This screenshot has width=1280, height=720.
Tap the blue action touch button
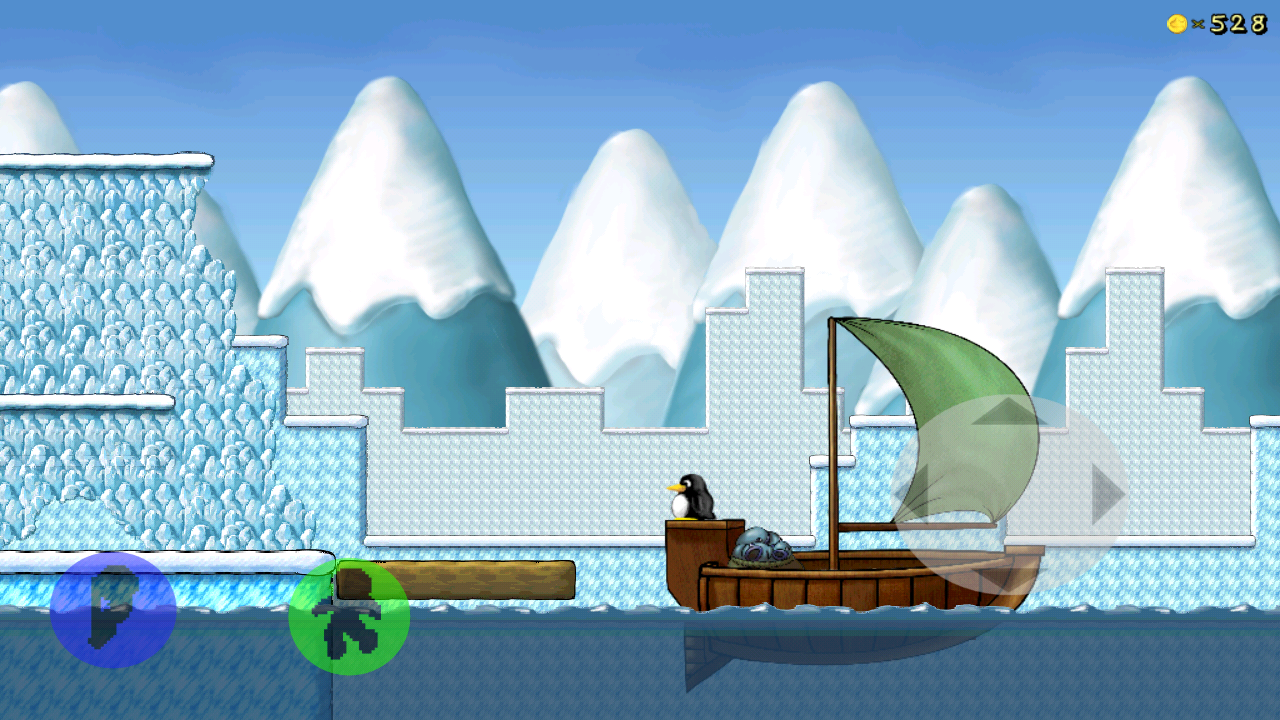pos(113,609)
